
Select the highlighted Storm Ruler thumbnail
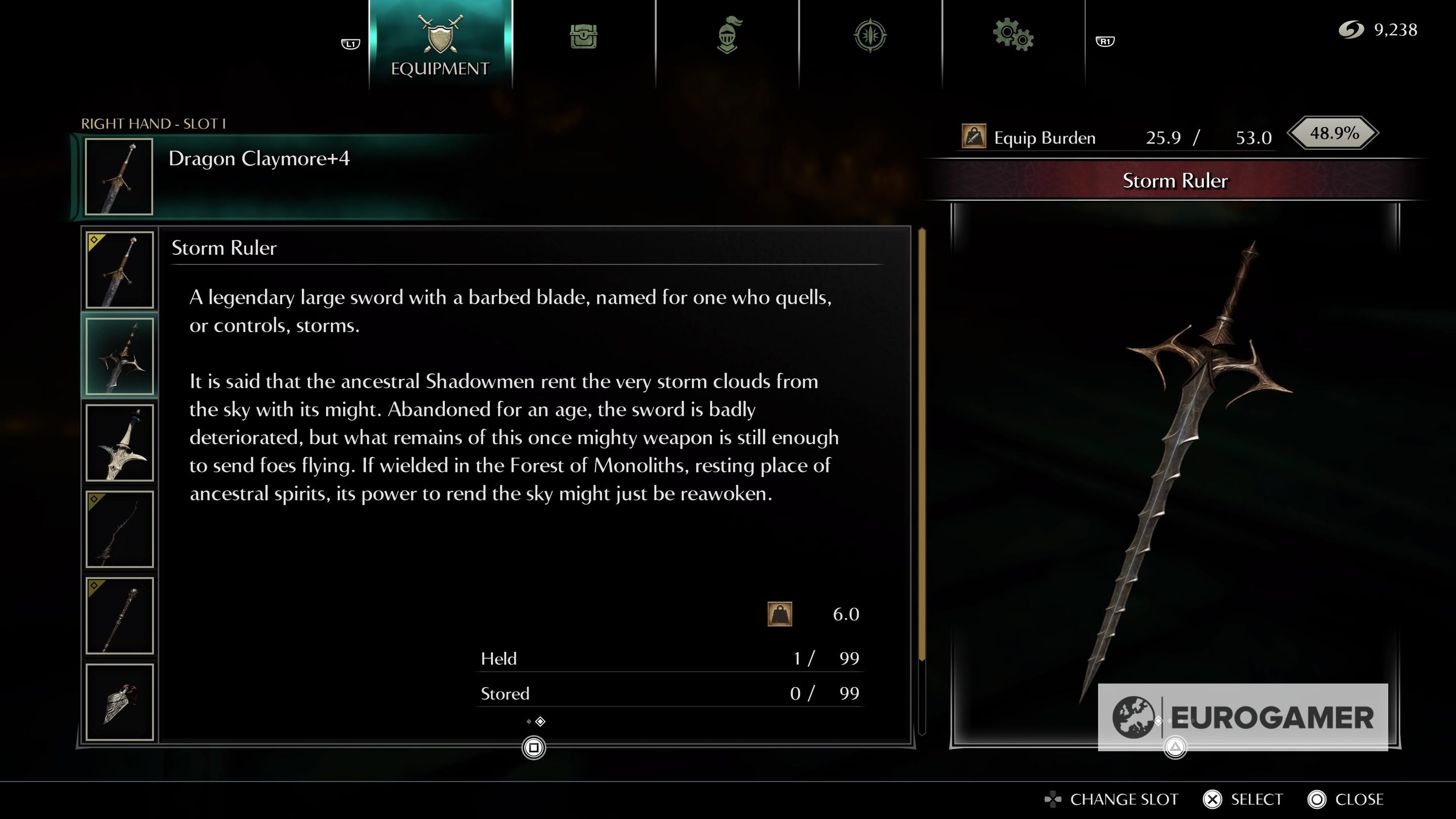pos(120,355)
